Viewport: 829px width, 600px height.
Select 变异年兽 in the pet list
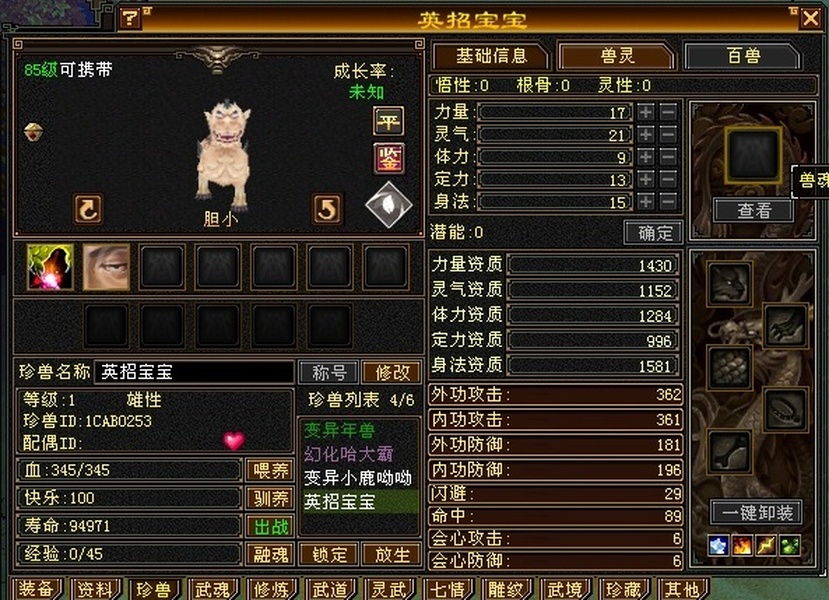click(x=340, y=431)
